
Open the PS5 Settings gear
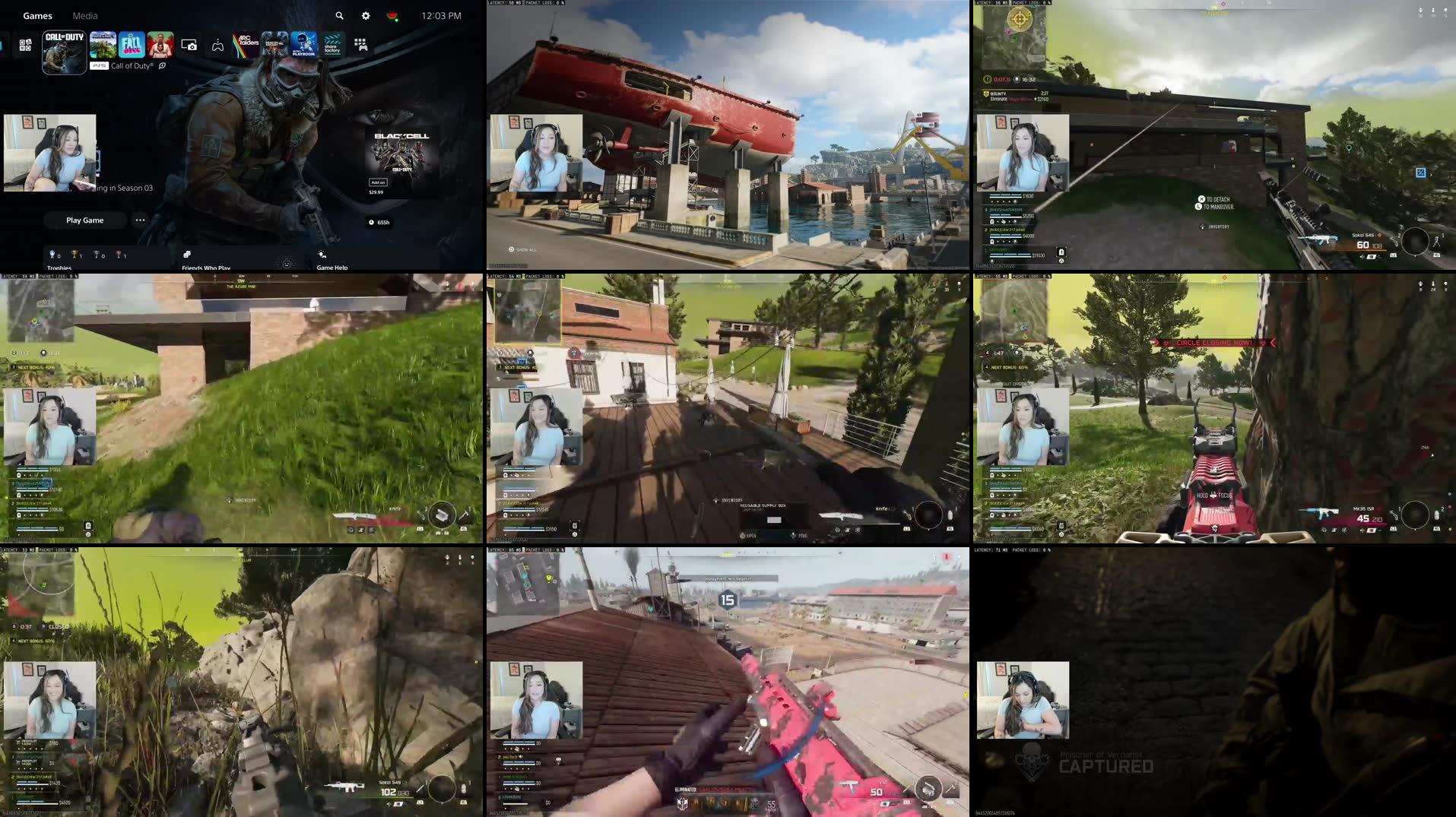(x=366, y=16)
